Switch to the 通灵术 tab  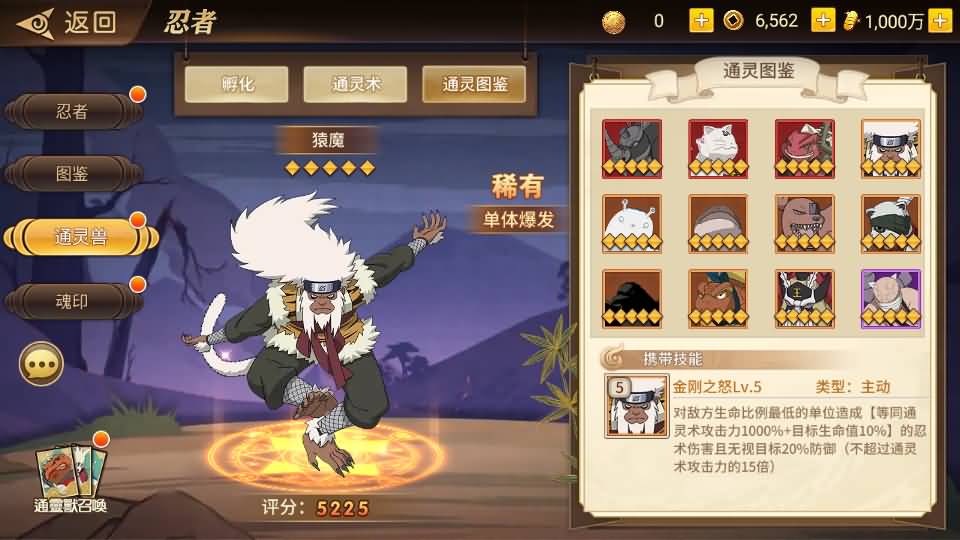355,84
